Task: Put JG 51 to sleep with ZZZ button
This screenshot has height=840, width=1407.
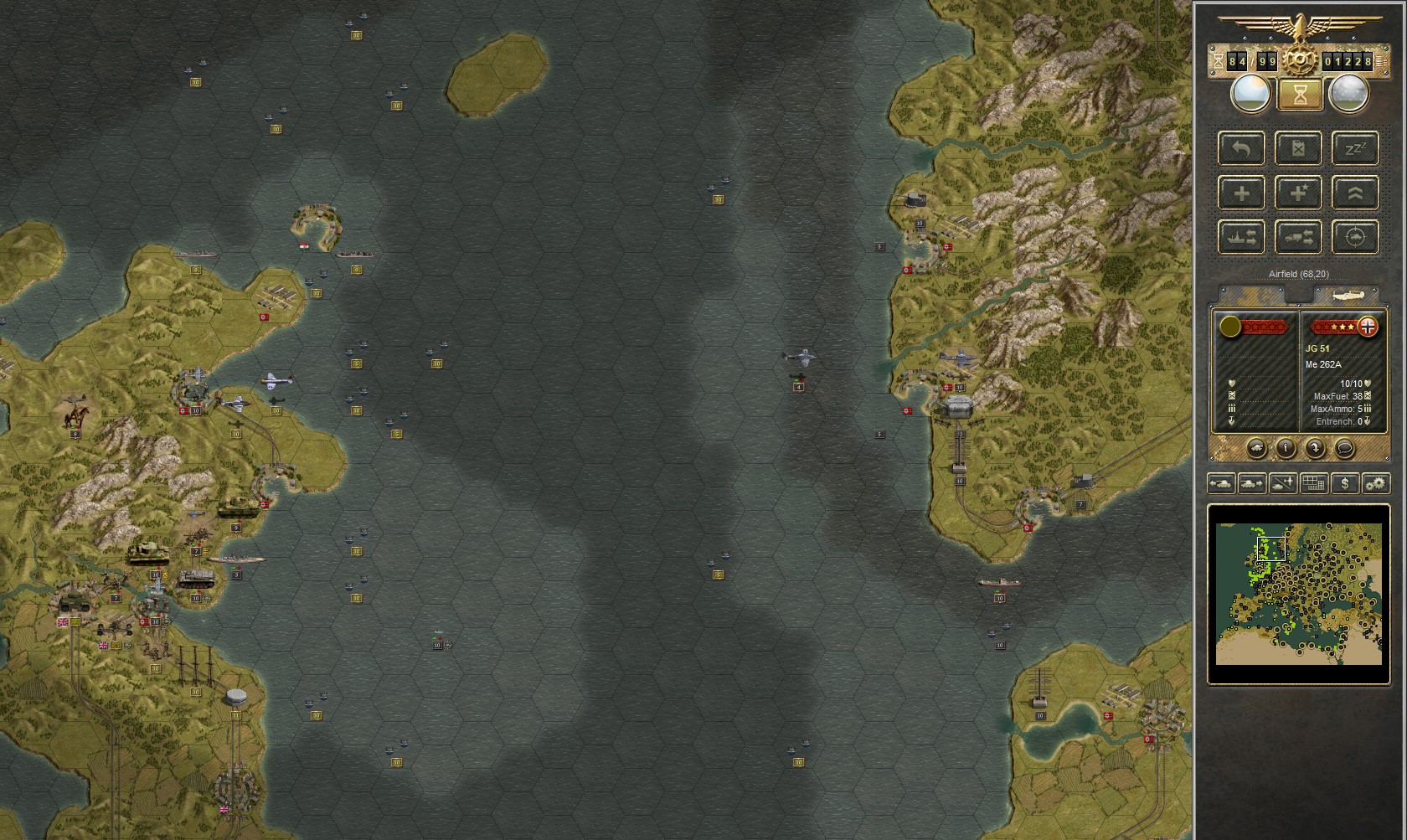Action: [1355, 148]
